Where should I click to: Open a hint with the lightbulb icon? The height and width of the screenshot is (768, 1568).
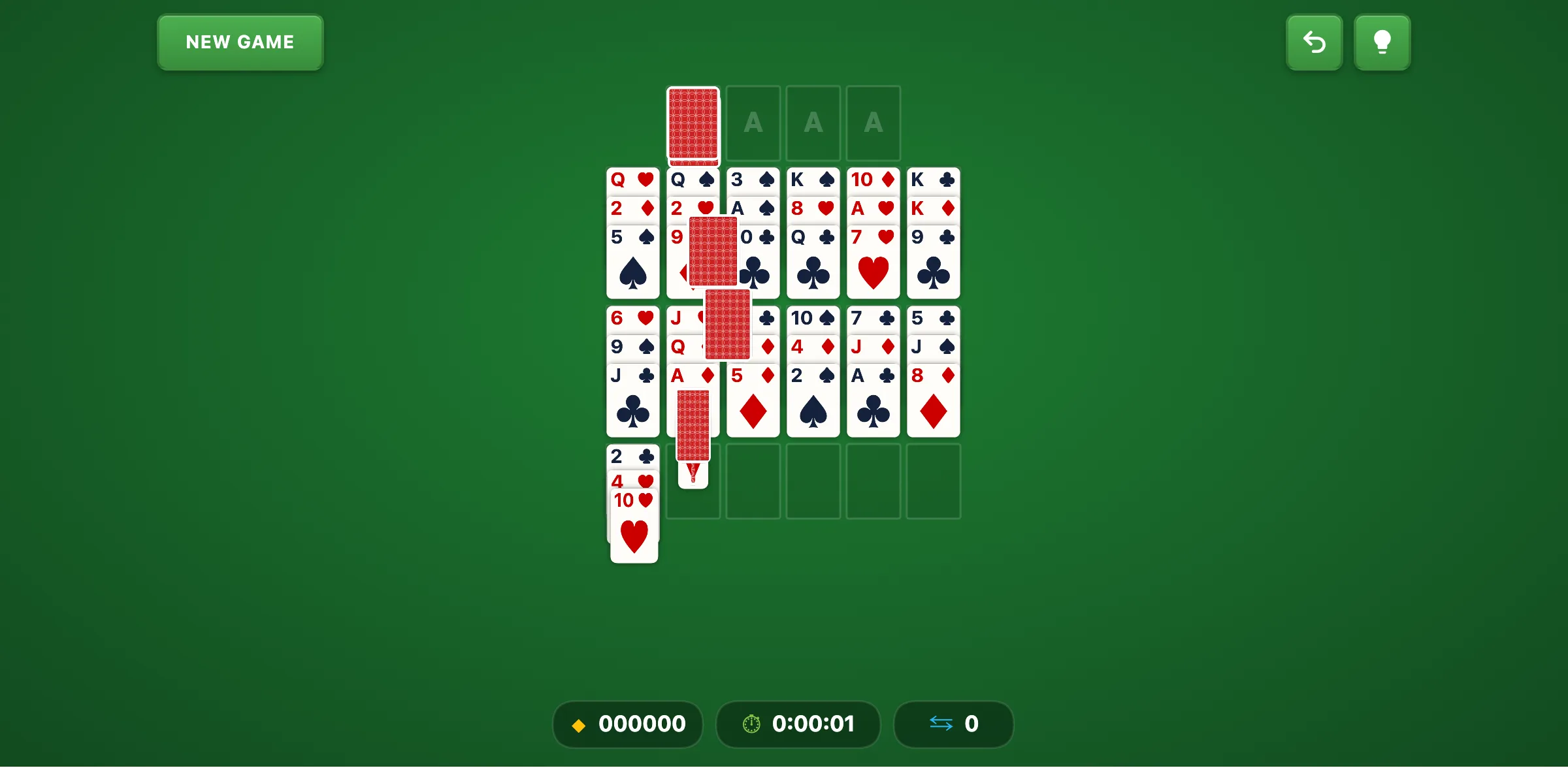(x=1382, y=42)
